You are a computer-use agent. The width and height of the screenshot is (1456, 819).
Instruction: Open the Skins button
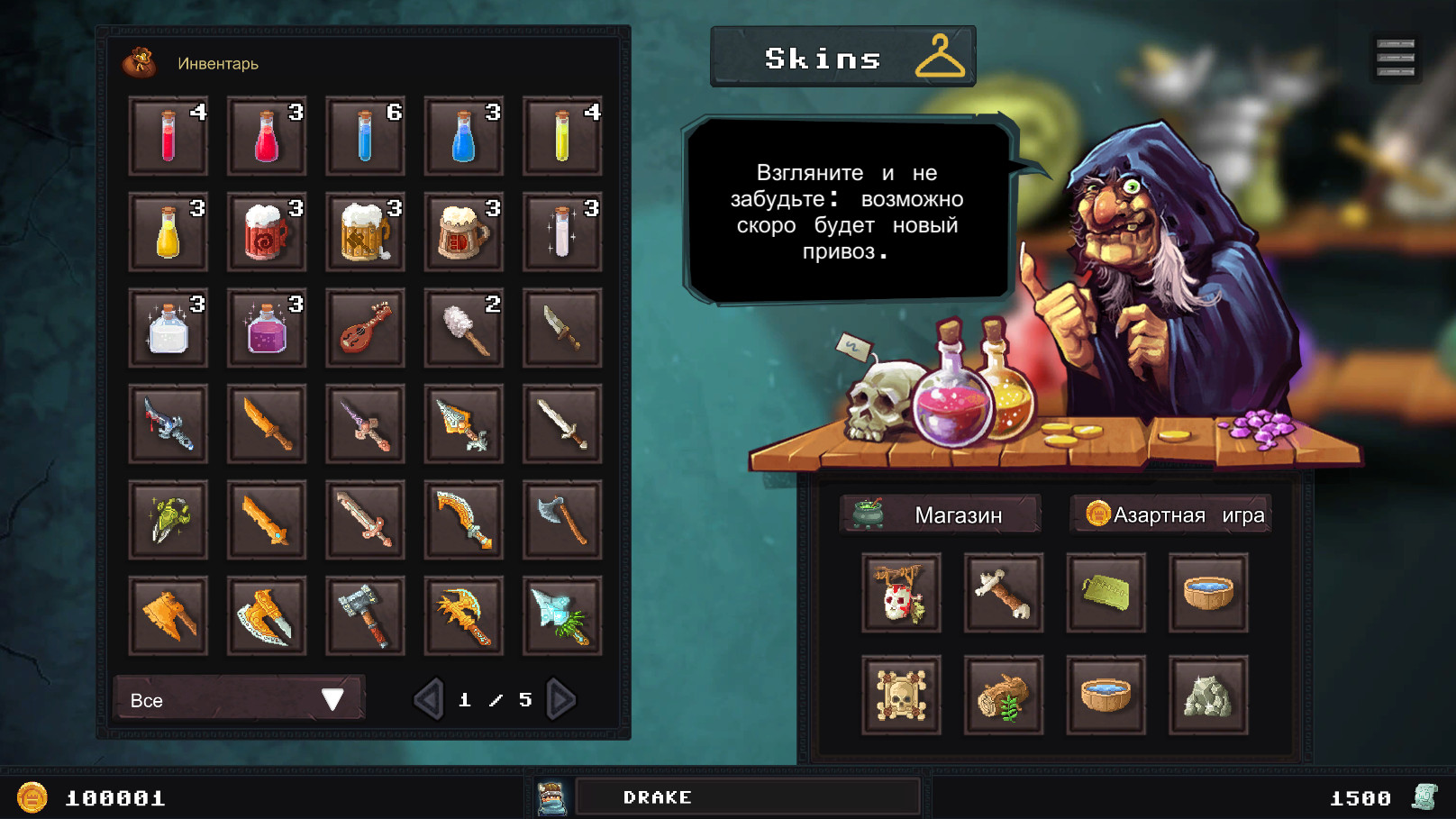point(842,58)
